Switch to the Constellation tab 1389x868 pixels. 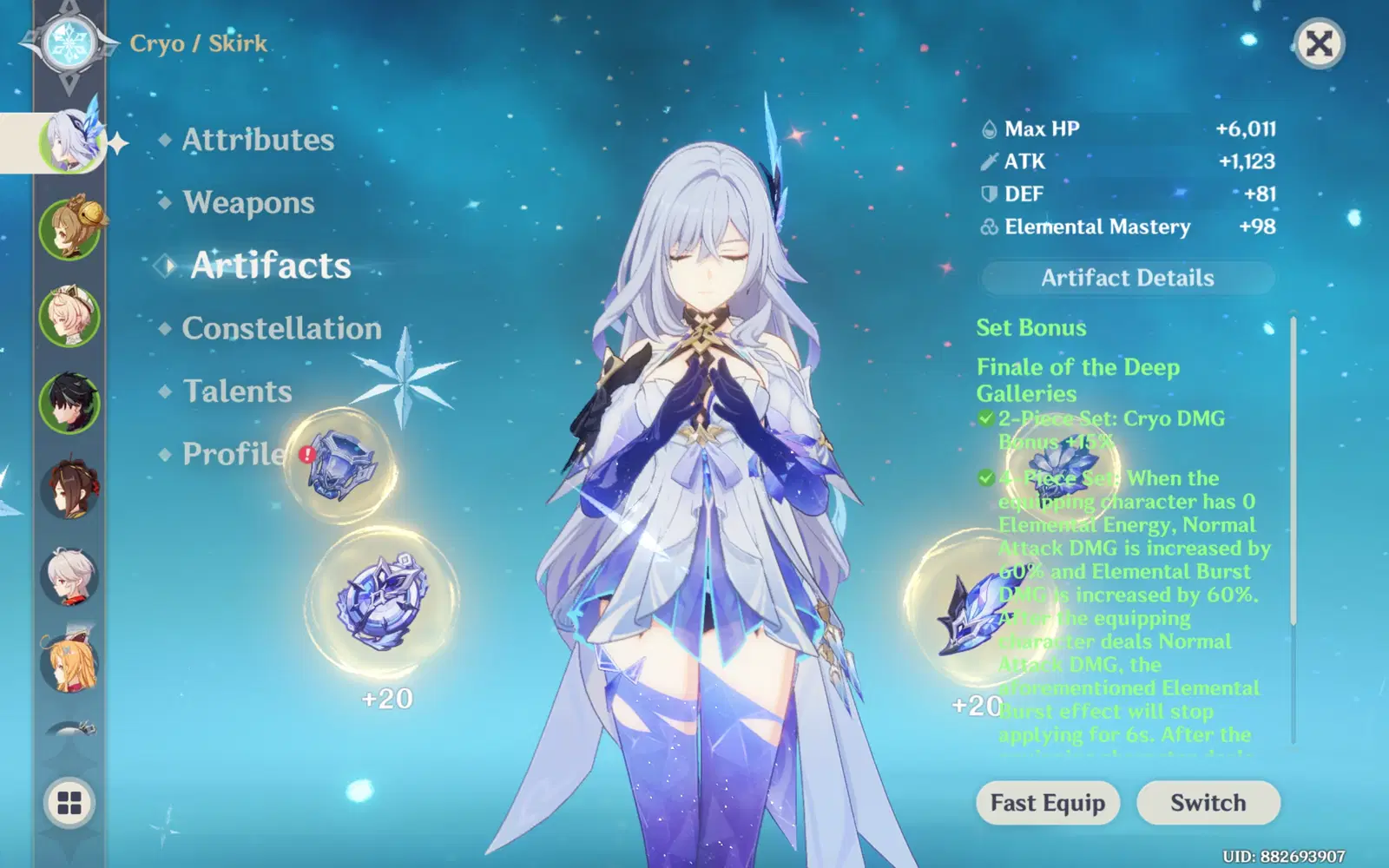280,329
